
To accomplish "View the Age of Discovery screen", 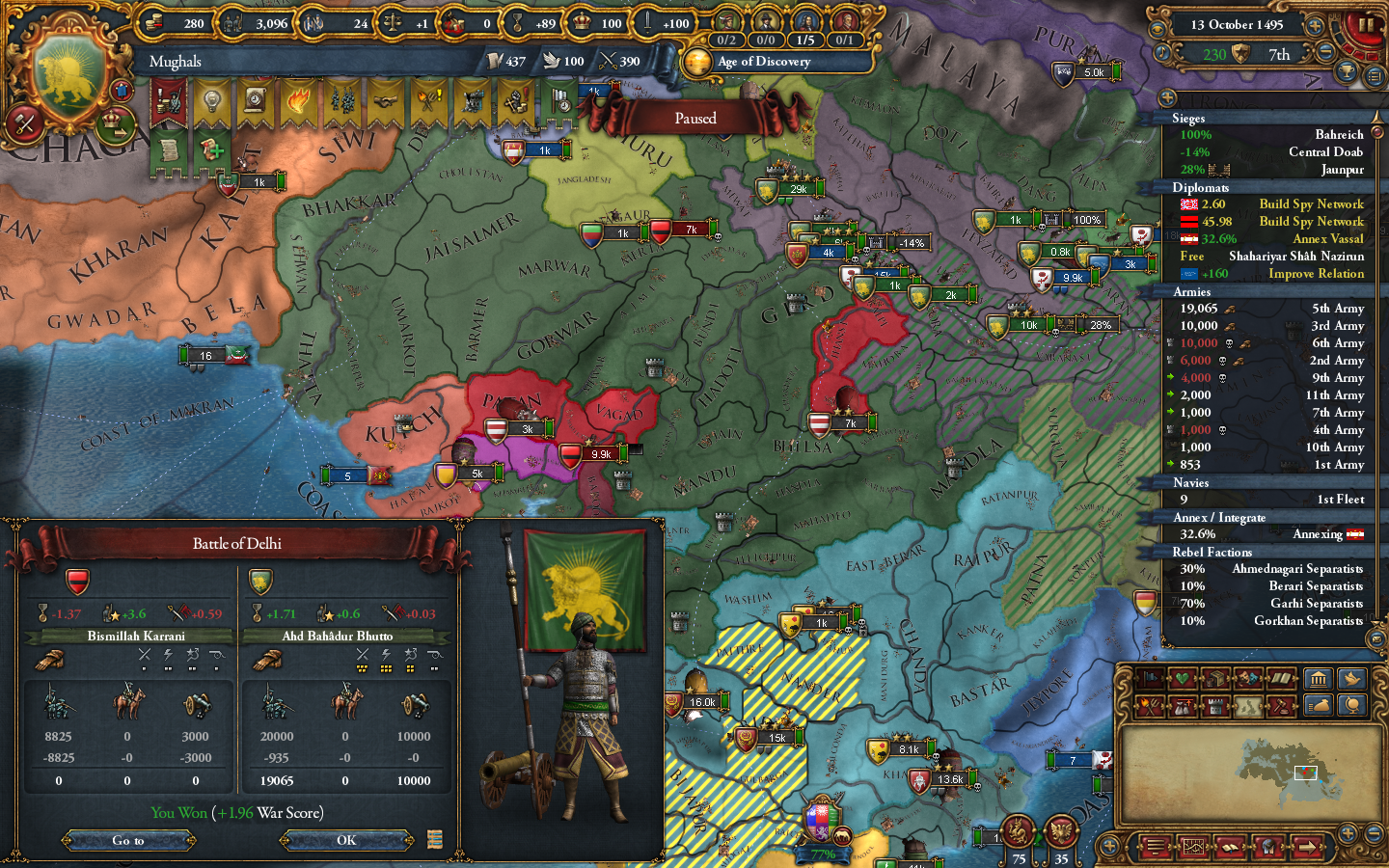I will (762, 62).
